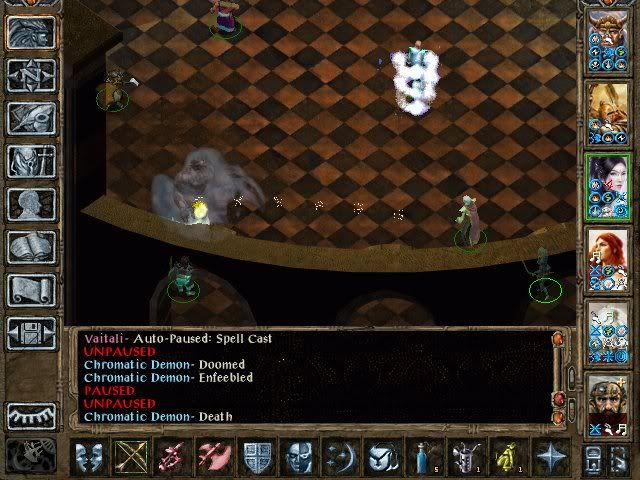Viewport: 640px width, 480px height.
Task: Activate the shield icon in the action bar
Action: tap(257, 457)
